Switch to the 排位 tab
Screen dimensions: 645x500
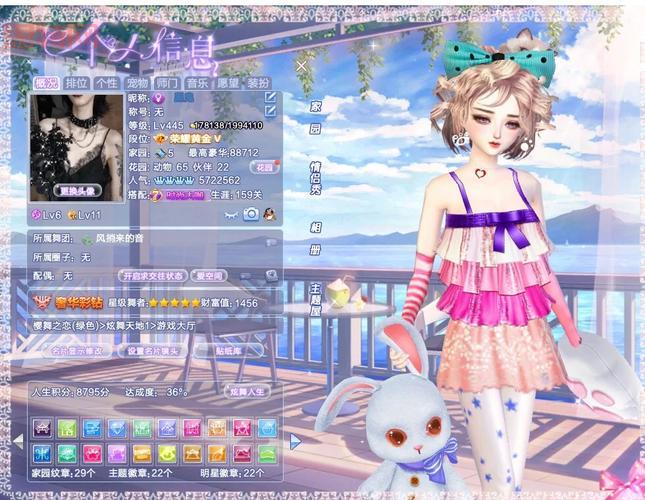click(77, 83)
